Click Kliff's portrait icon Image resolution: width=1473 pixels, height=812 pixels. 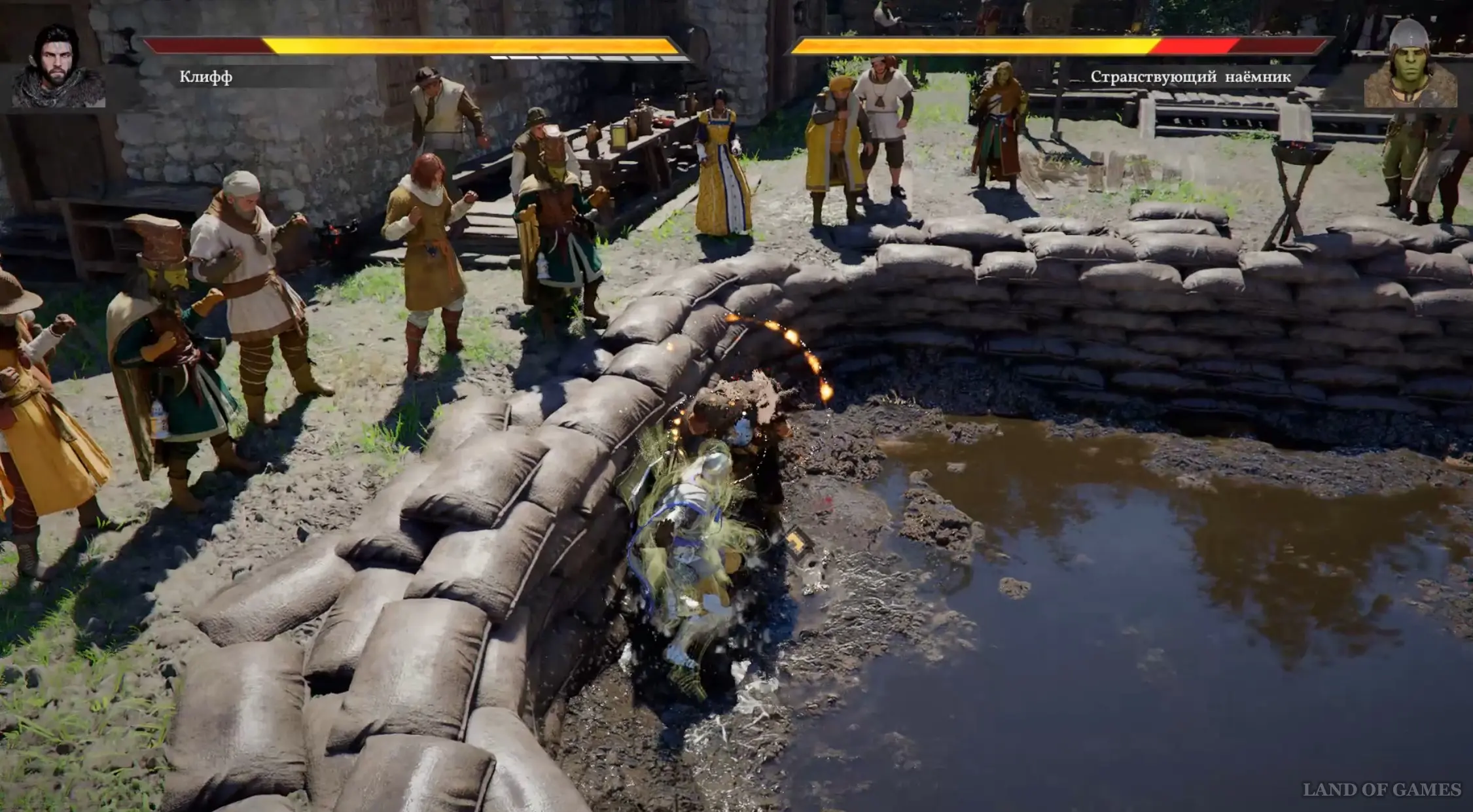[x=58, y=67]
